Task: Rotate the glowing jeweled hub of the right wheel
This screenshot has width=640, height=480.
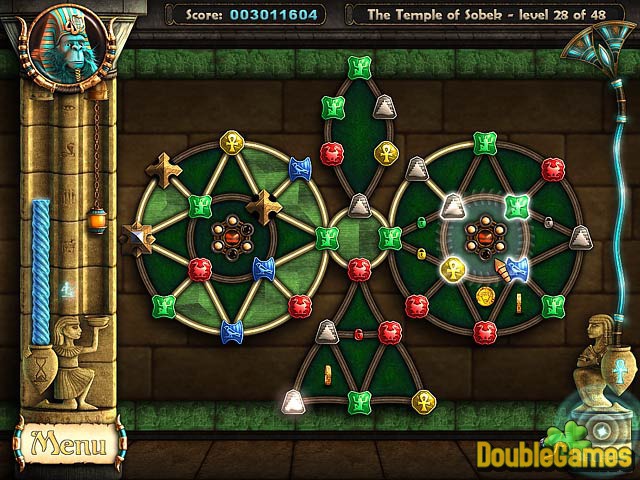Action: [485, 237]
